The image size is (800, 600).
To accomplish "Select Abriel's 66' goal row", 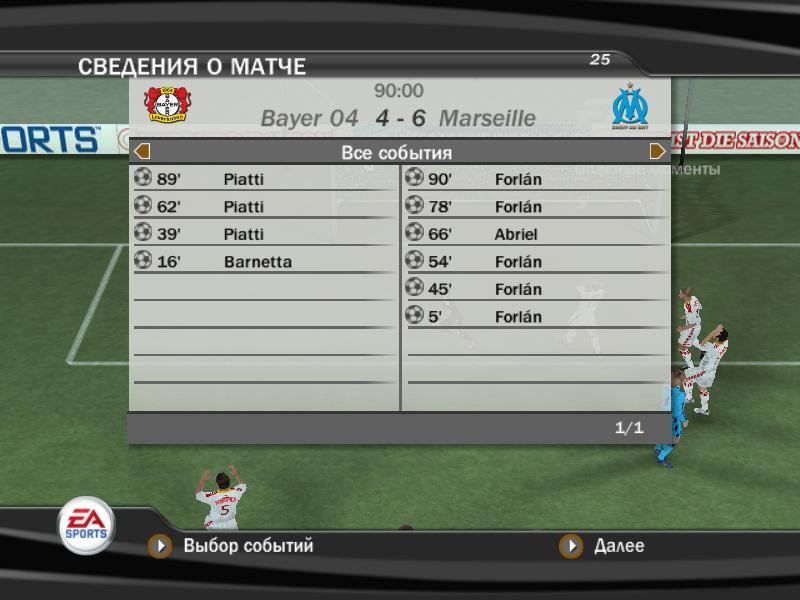I will tap(536, 234).
